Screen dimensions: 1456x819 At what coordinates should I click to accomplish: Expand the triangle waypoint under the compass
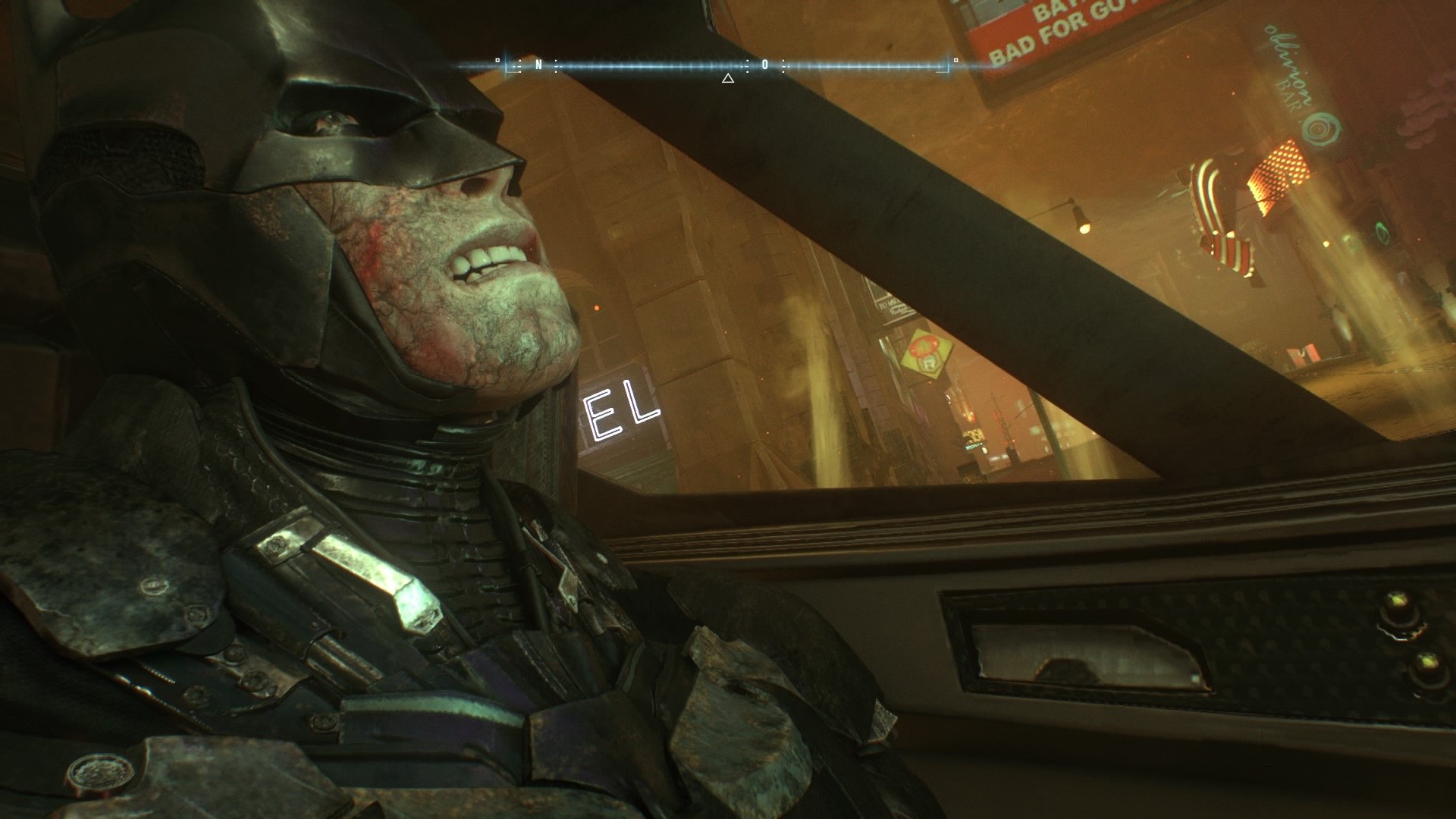click(x=727, y=78)
